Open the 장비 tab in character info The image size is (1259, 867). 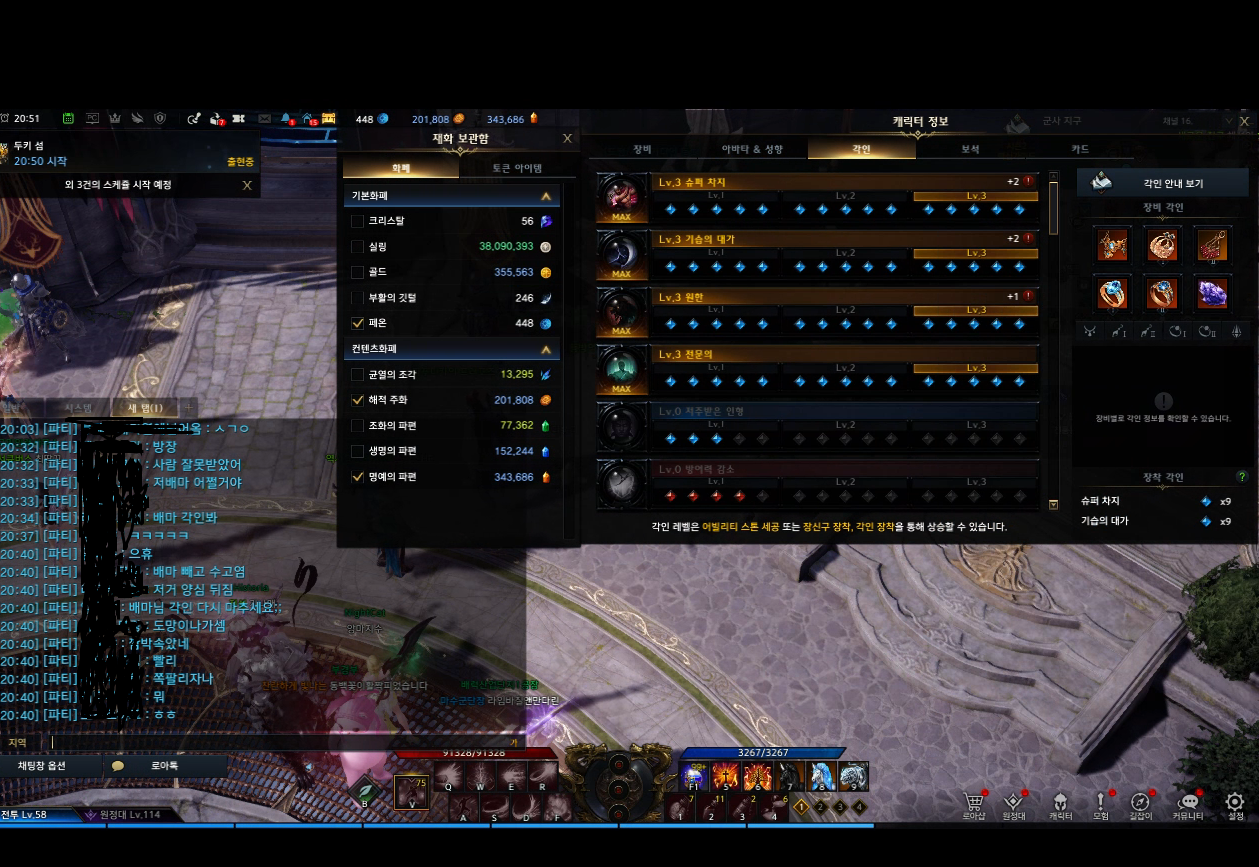pyautogui.click(x=642, y=149)
